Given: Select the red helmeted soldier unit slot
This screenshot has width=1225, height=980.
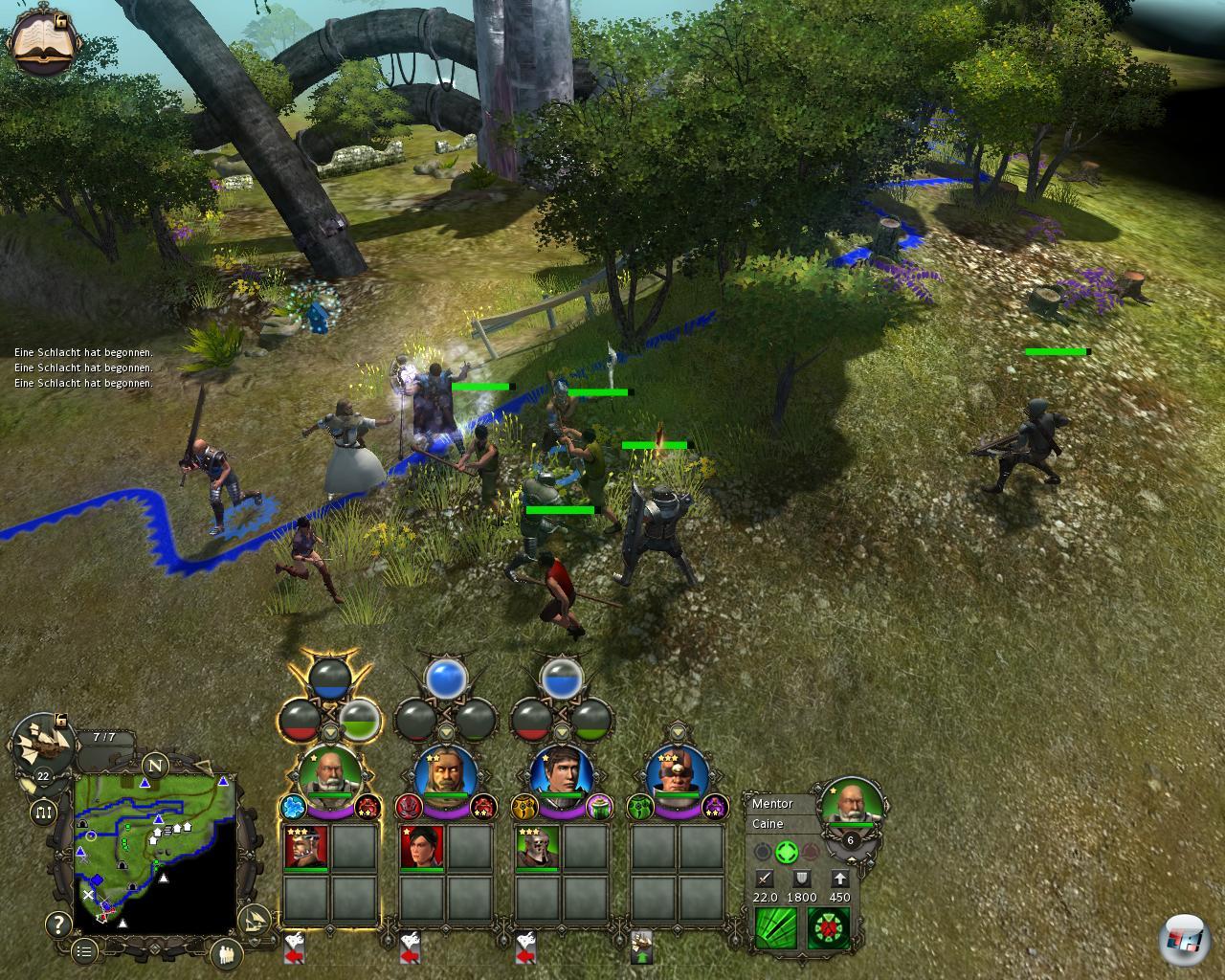Looking at the screenshot, I should pos(306,848).
